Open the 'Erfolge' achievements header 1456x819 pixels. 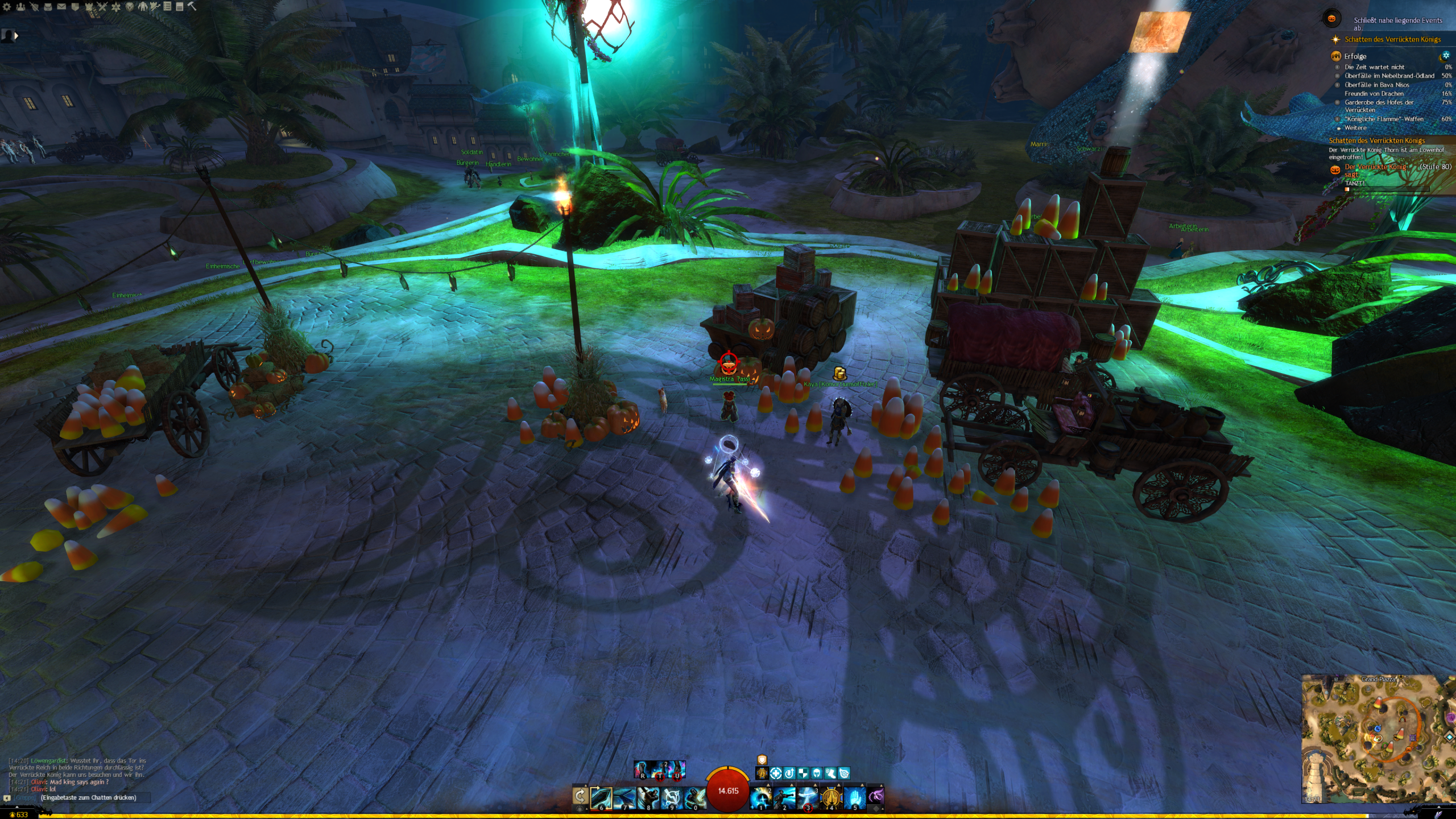[x=1355, y=56]
